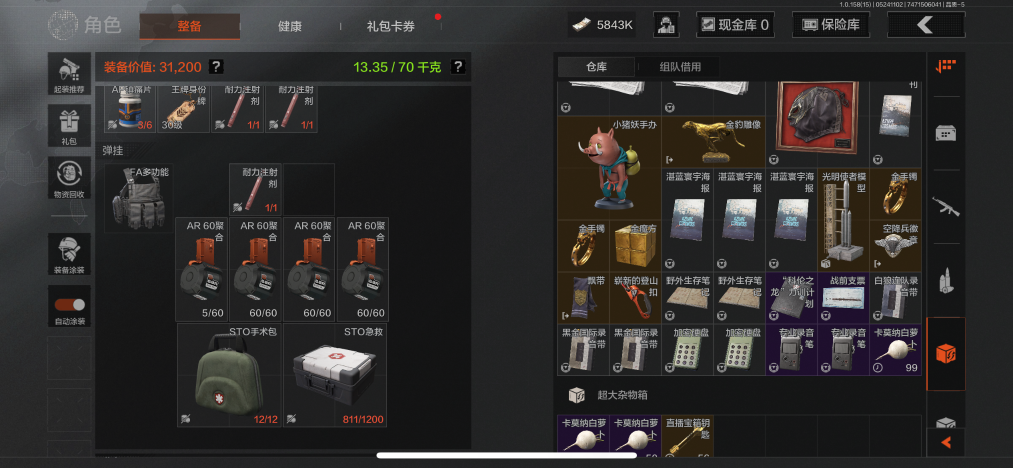The height and width of the screenshot is (468, 1013).
Task: Choose the rifle category in storage sidebar
Action: 945,207
